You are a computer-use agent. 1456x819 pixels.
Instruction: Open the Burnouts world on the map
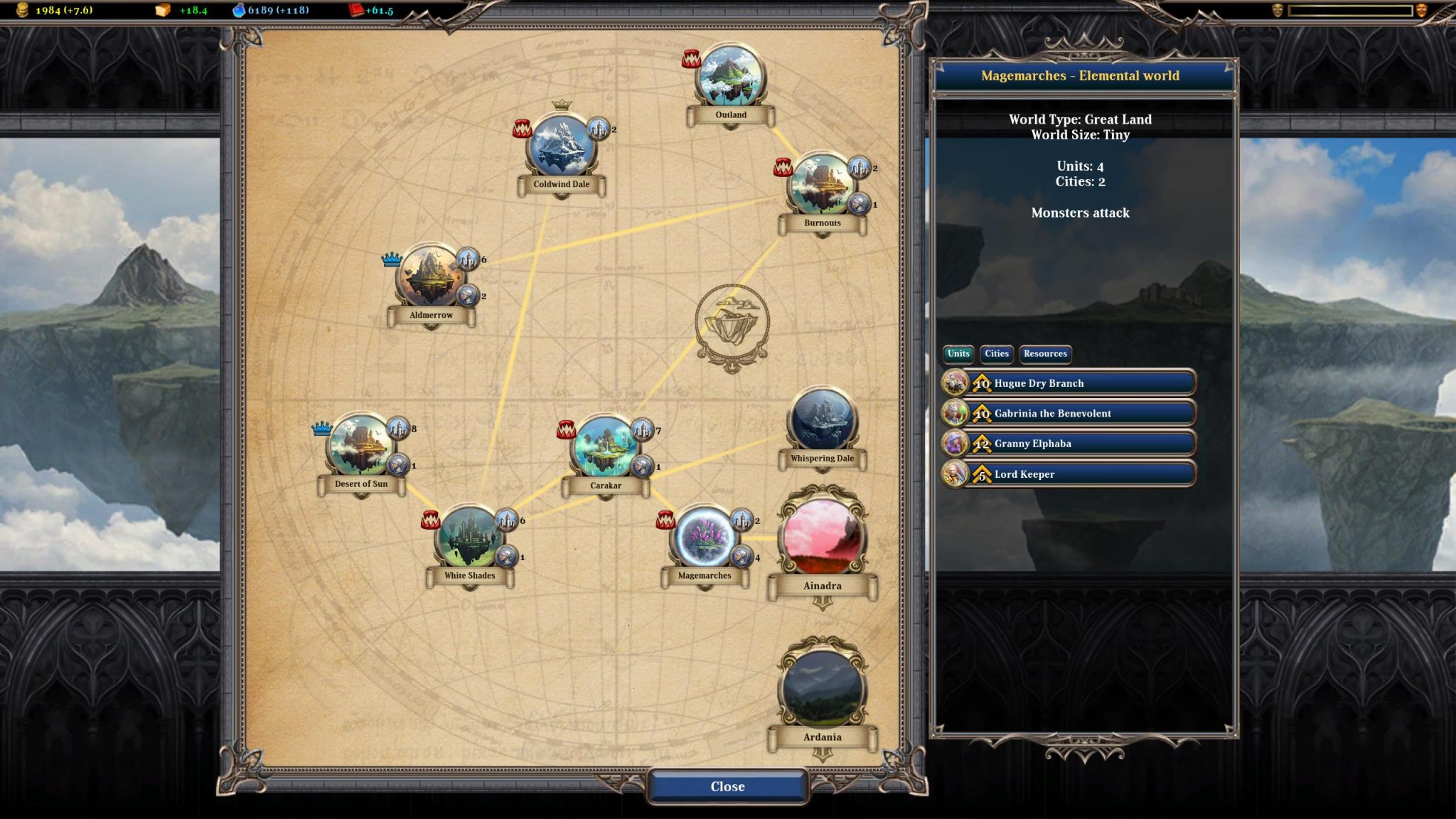822,184
